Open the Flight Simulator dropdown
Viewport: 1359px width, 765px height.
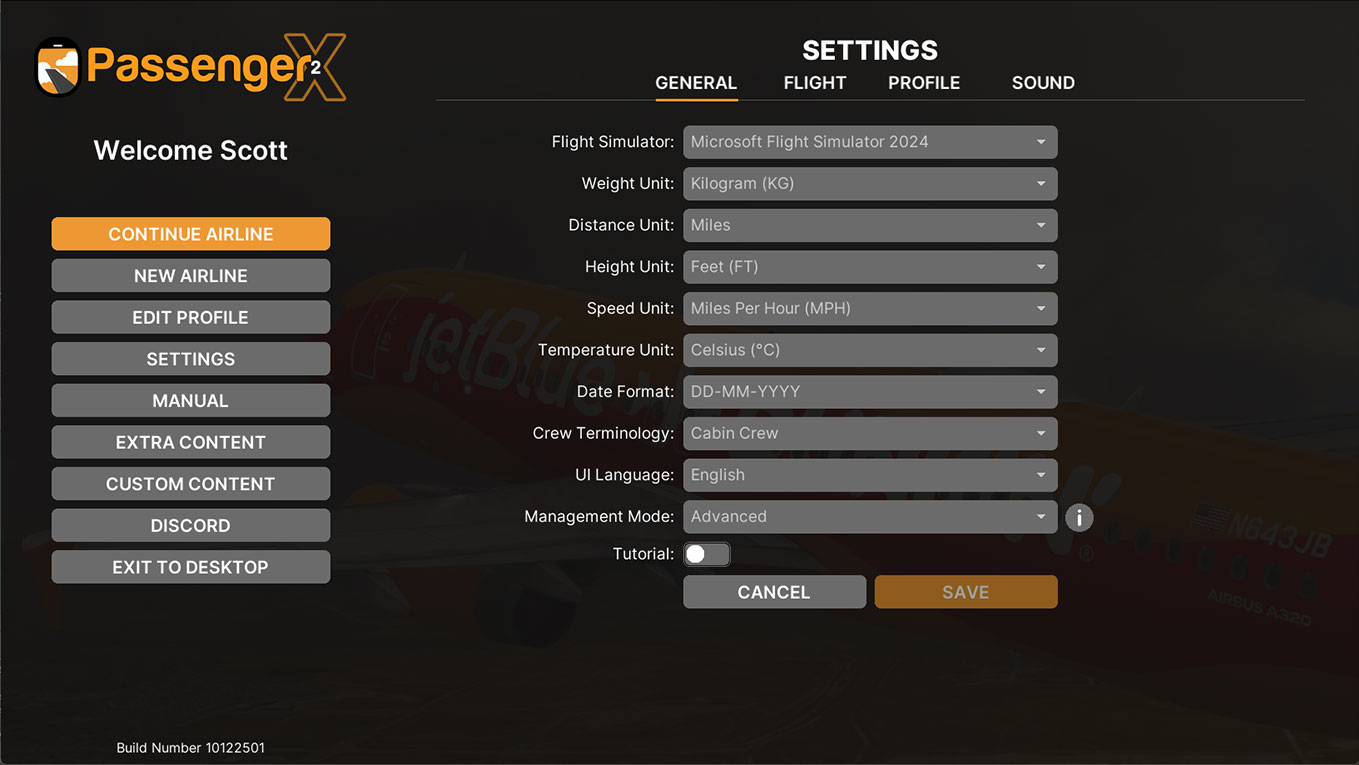[x=869, y=142]
